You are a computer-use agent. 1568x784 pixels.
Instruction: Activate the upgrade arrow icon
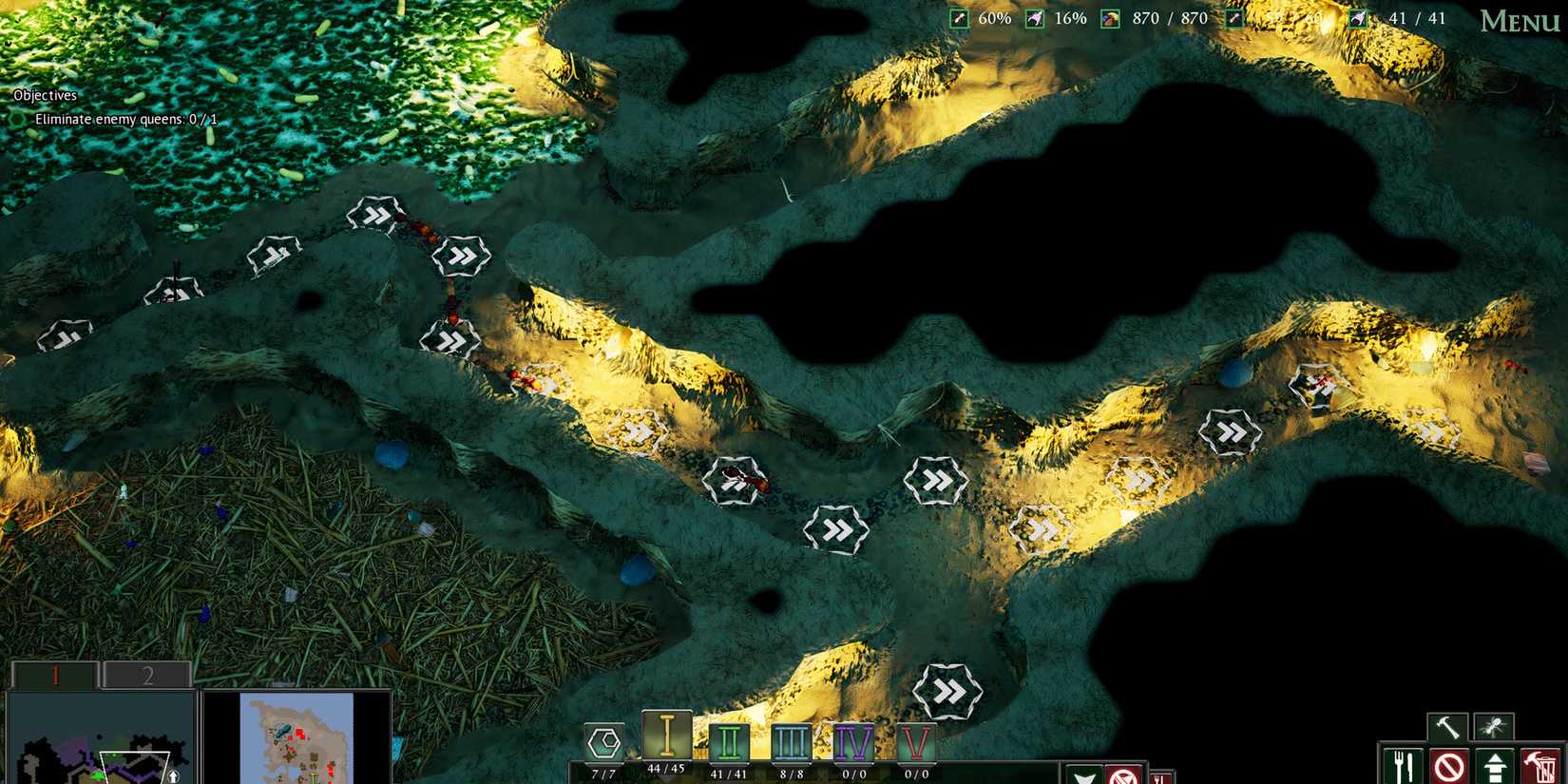pos(1495,763)
